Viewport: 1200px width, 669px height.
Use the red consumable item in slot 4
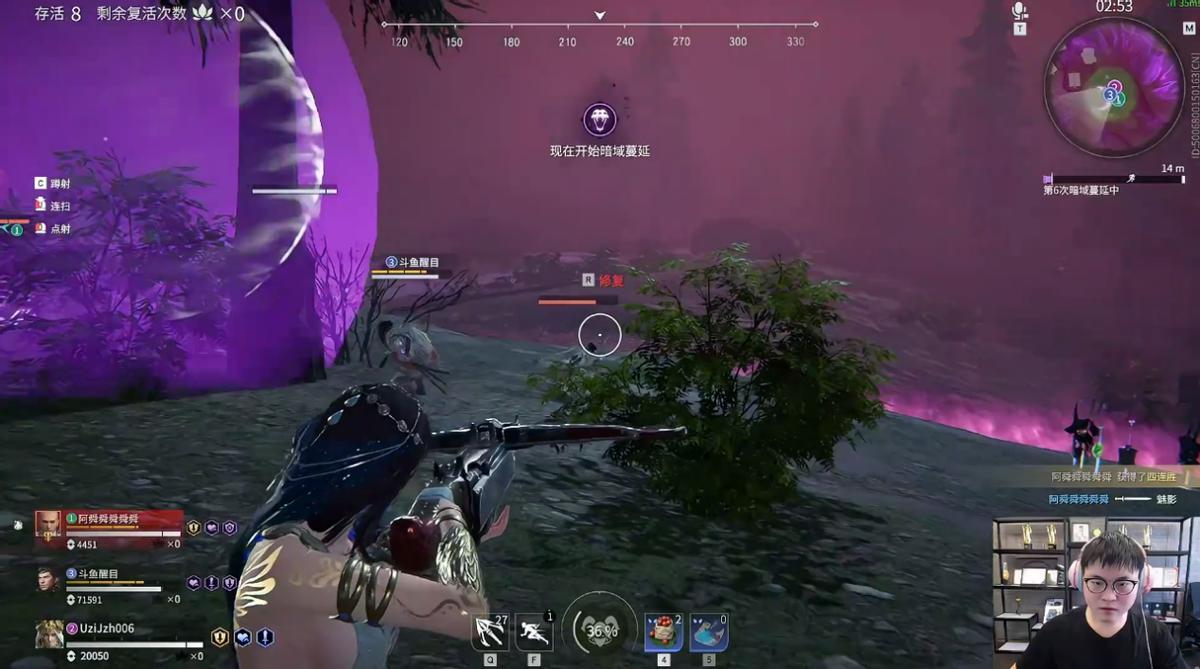[663, 633]
